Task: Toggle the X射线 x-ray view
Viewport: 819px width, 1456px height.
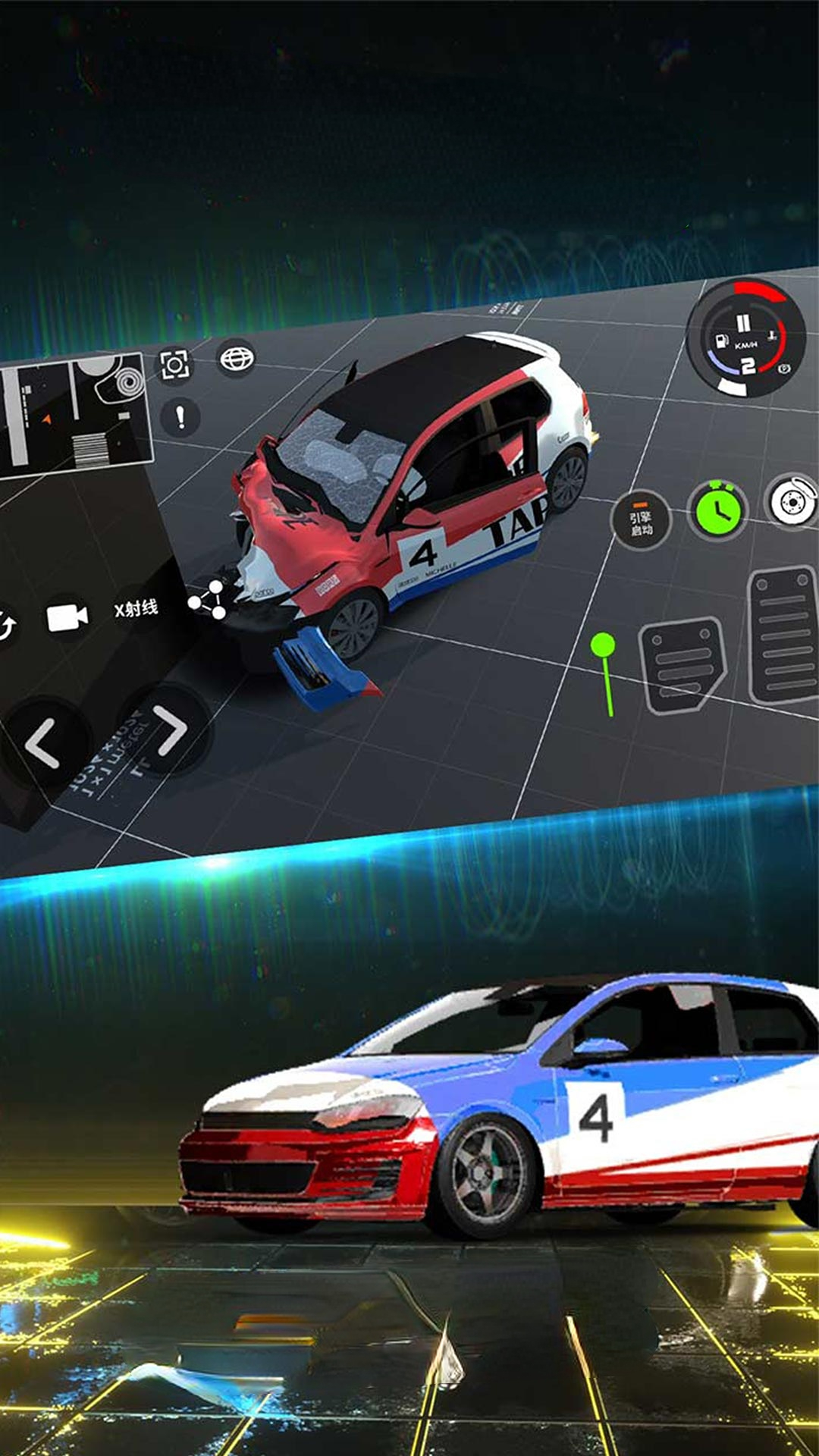Action: (x=136, y=609)
